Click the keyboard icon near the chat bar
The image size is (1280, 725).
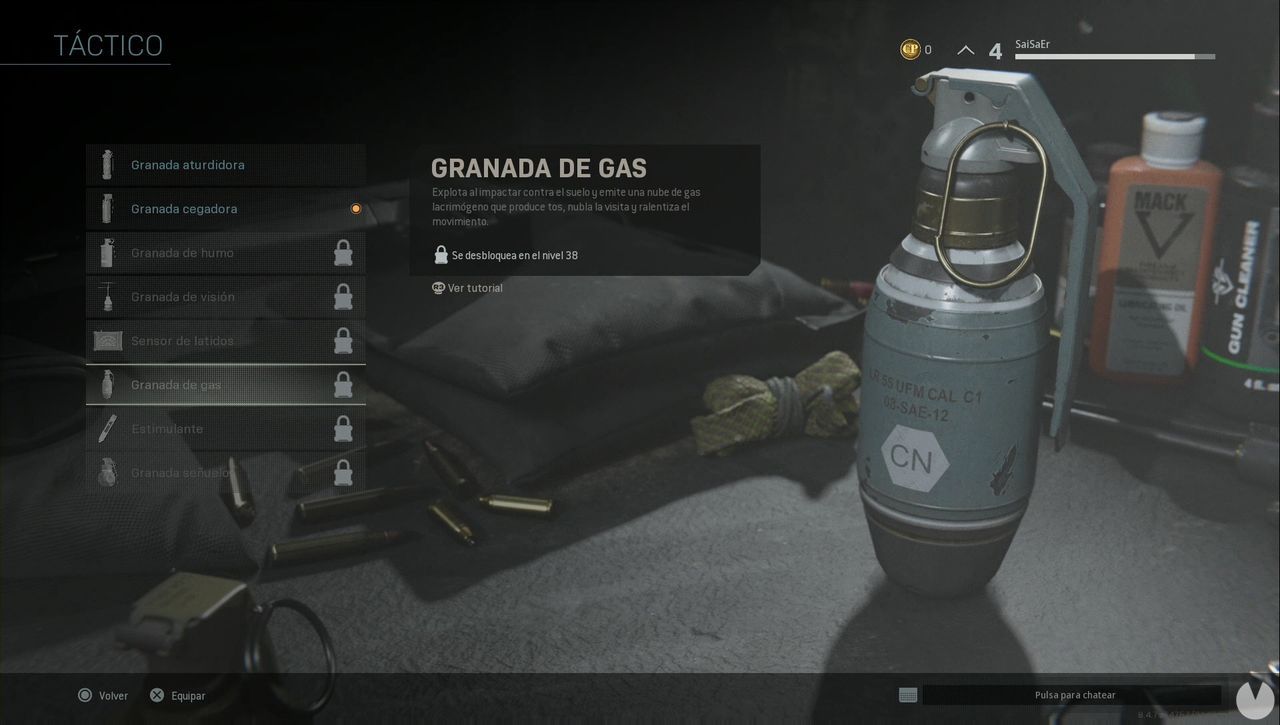(907, 694)
